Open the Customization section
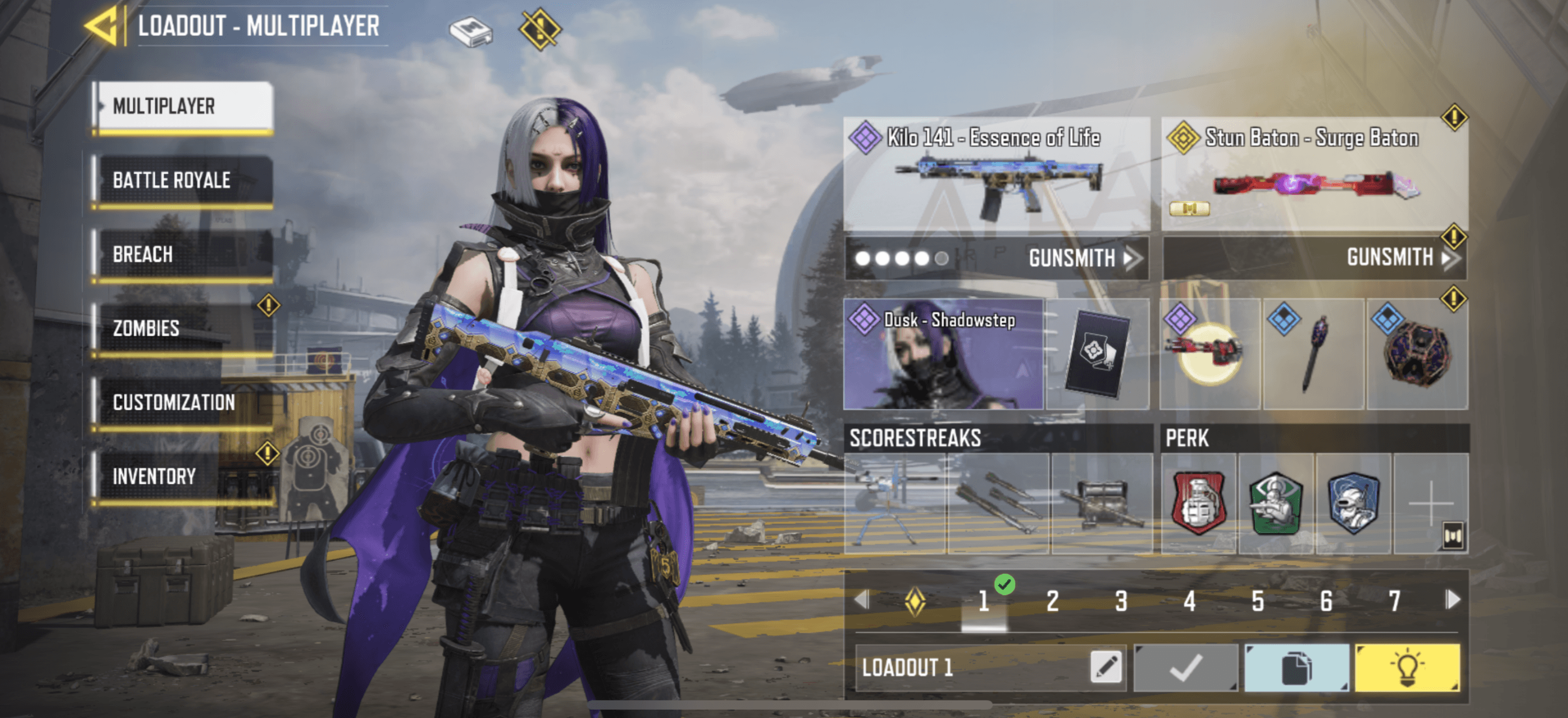The width and height of the screenshot is (1568, 718). point(183,403)
